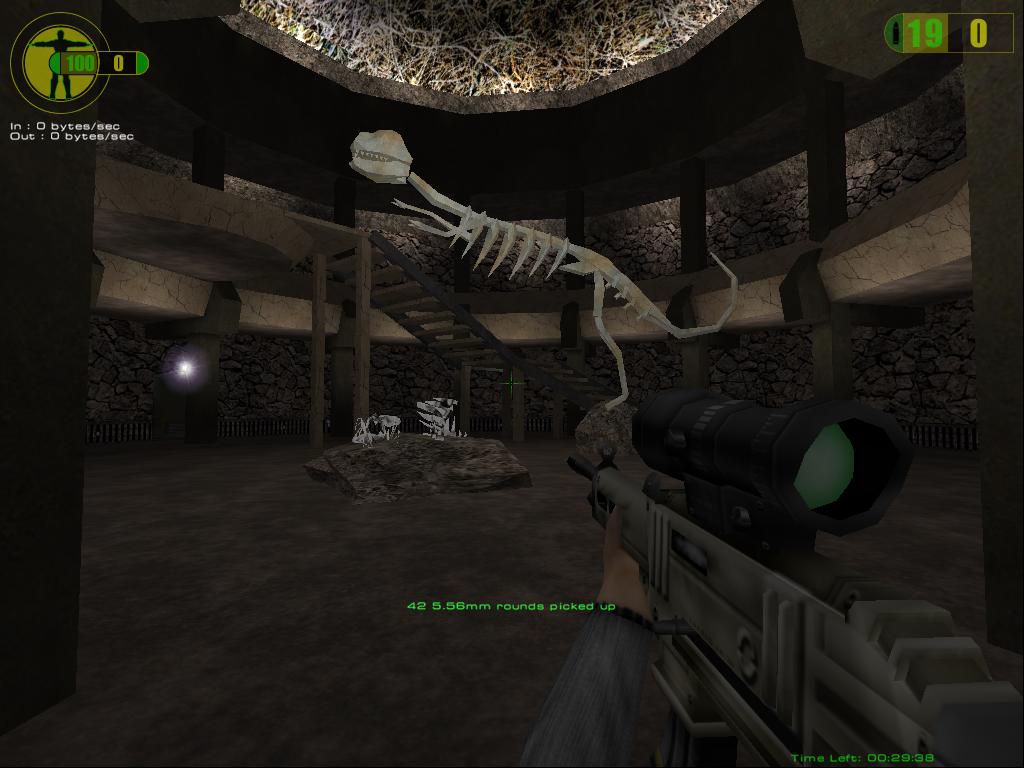Click the bullet icon beside the ammo count
Image resolution: width=1024 pixels, height=768 pixels.
tap(896, 34)
